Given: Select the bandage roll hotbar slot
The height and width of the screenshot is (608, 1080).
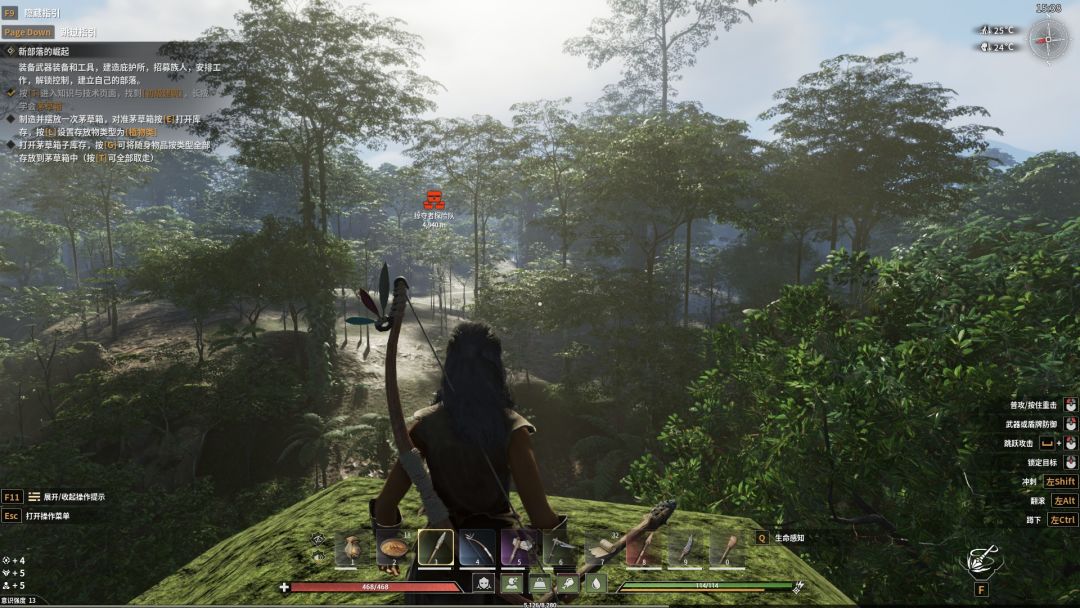Looking at the screenshot, I should tap(603, 548).
